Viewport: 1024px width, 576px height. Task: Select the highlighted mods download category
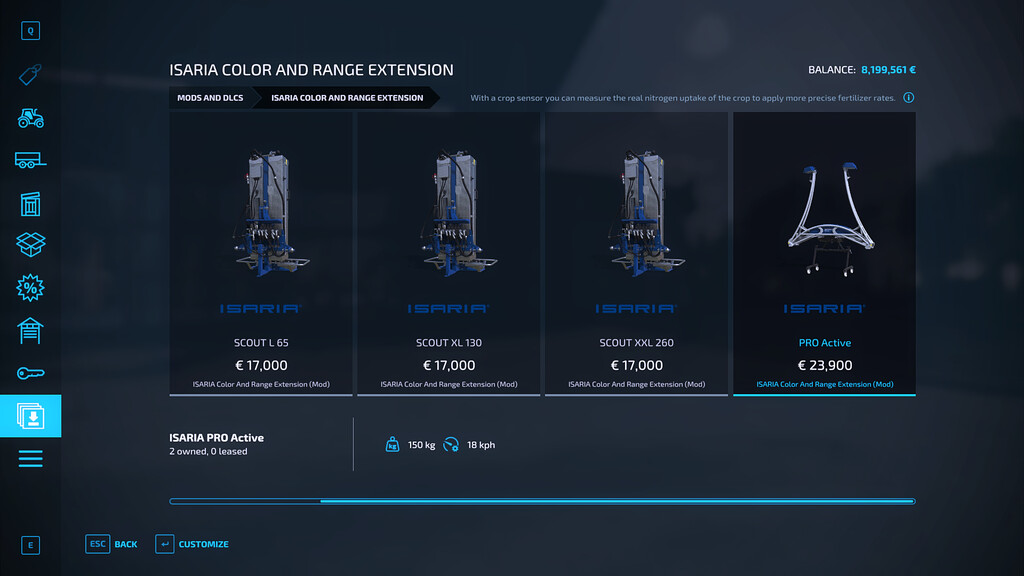tap(30, 416)
